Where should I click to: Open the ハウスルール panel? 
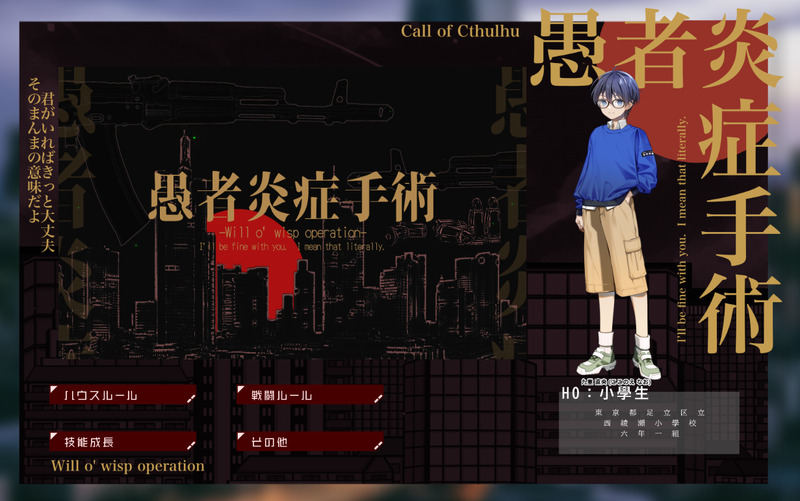[x=123, y=396]
